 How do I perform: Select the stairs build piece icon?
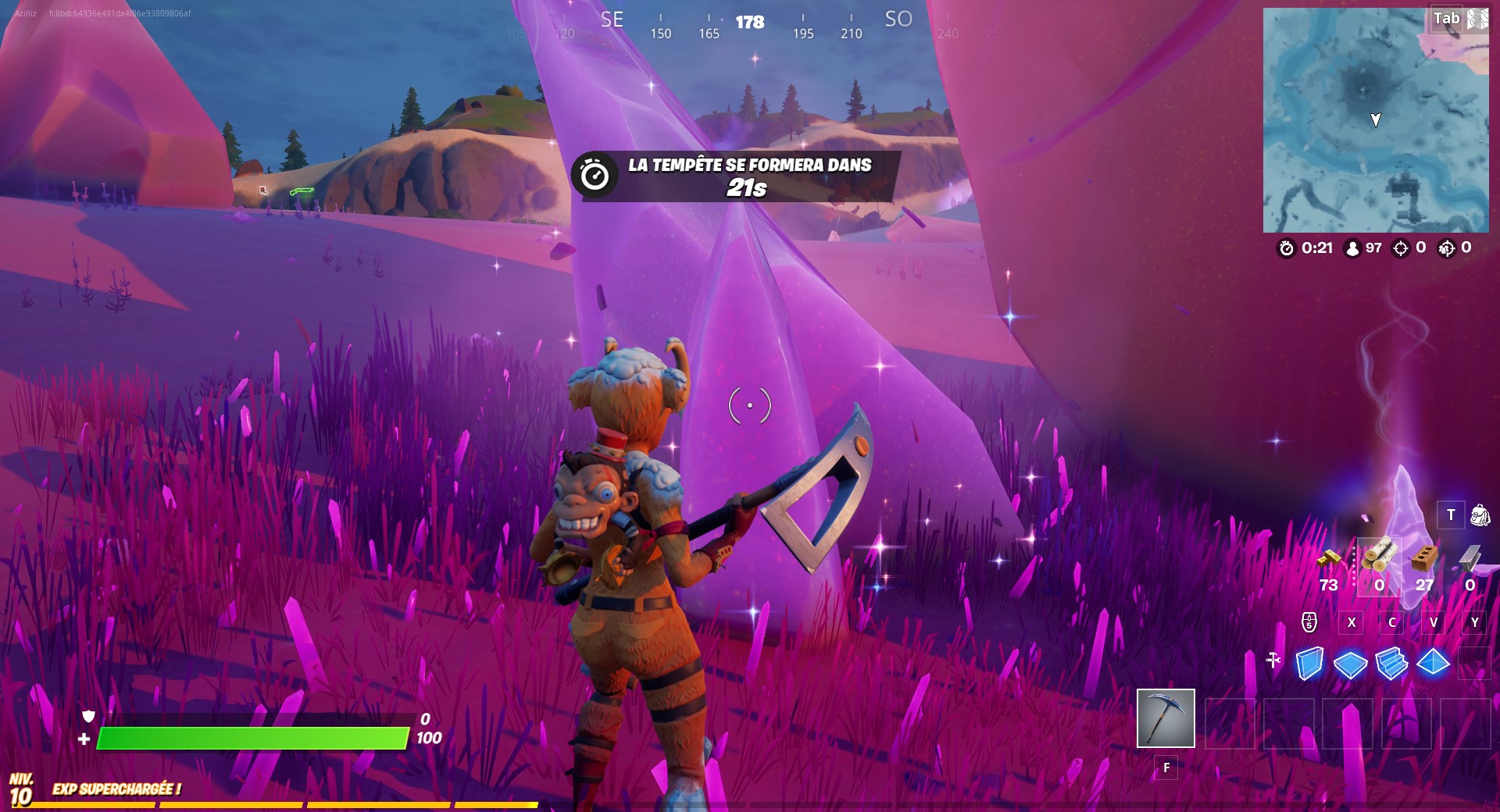(1391, 662)
